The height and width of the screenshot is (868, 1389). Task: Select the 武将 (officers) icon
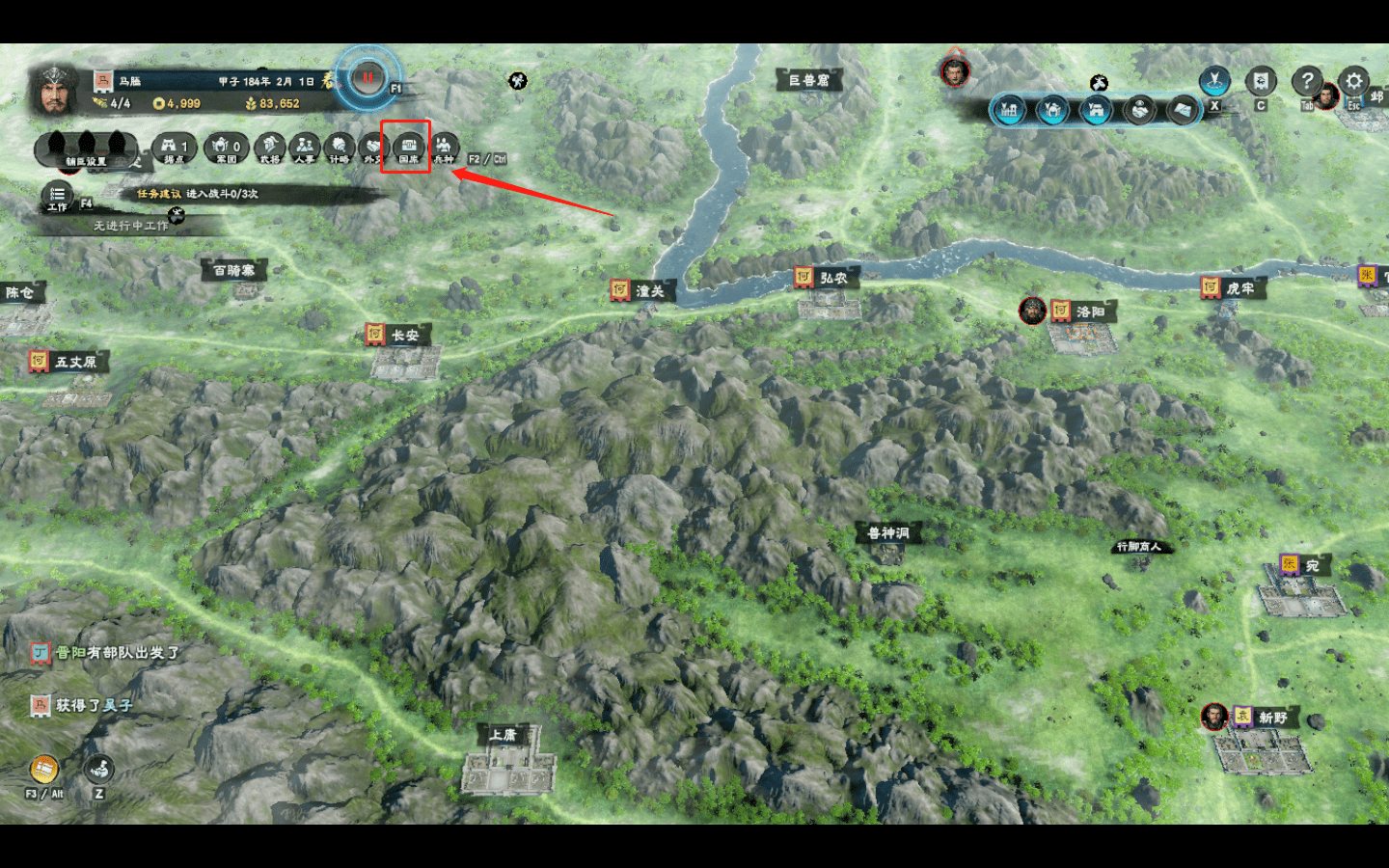[x=270, y=148]
